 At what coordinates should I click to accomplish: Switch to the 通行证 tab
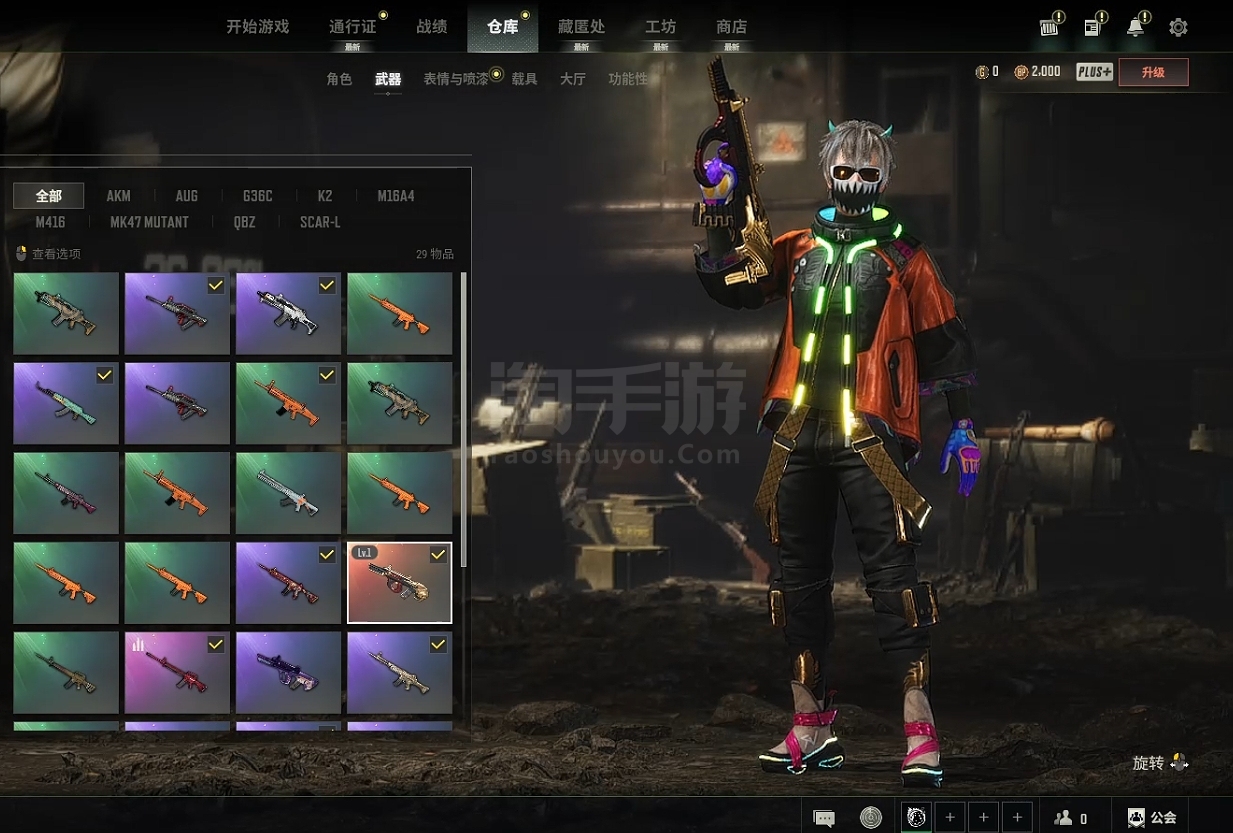click(x=352, y=27)
